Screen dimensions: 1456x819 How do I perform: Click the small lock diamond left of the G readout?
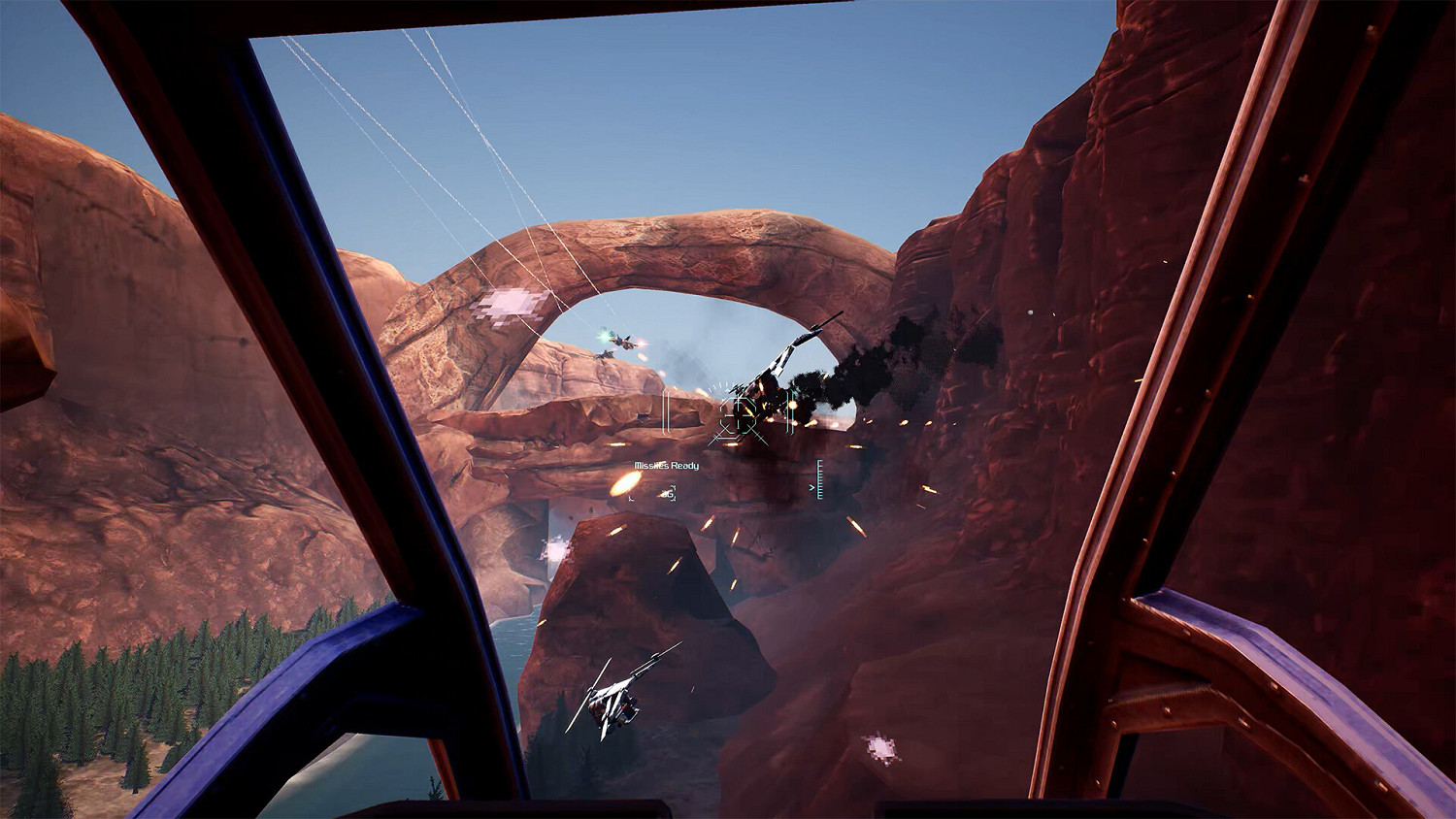[631, 498]
